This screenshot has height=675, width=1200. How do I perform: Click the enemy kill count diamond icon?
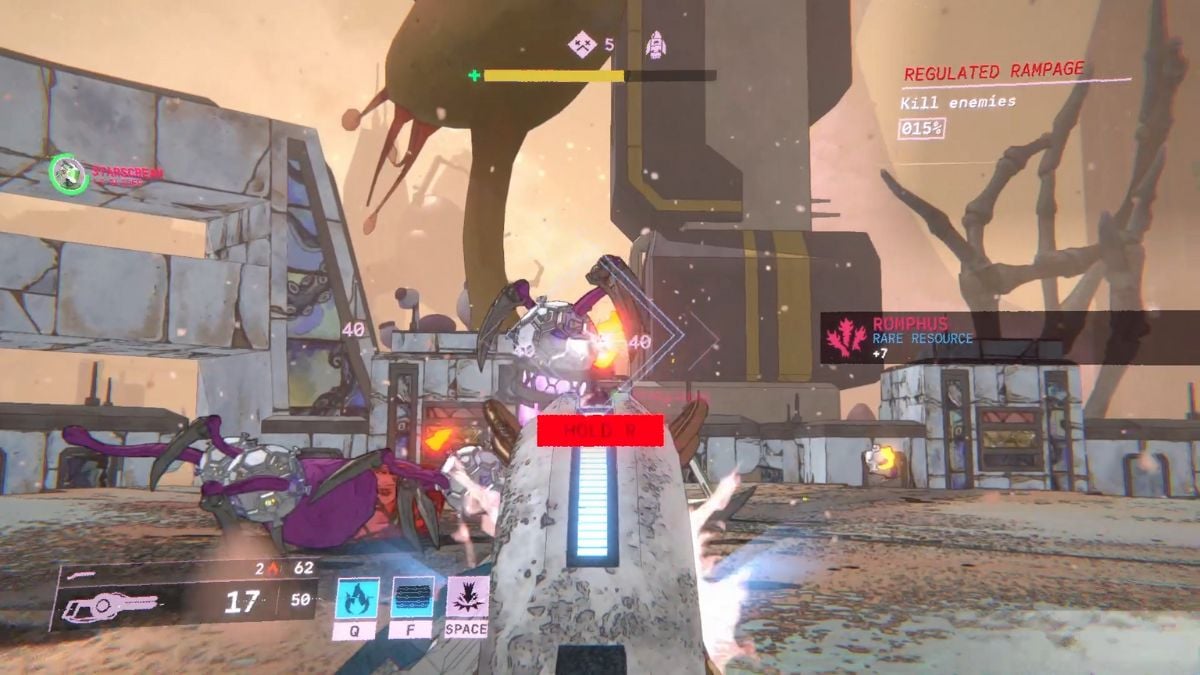582,45
